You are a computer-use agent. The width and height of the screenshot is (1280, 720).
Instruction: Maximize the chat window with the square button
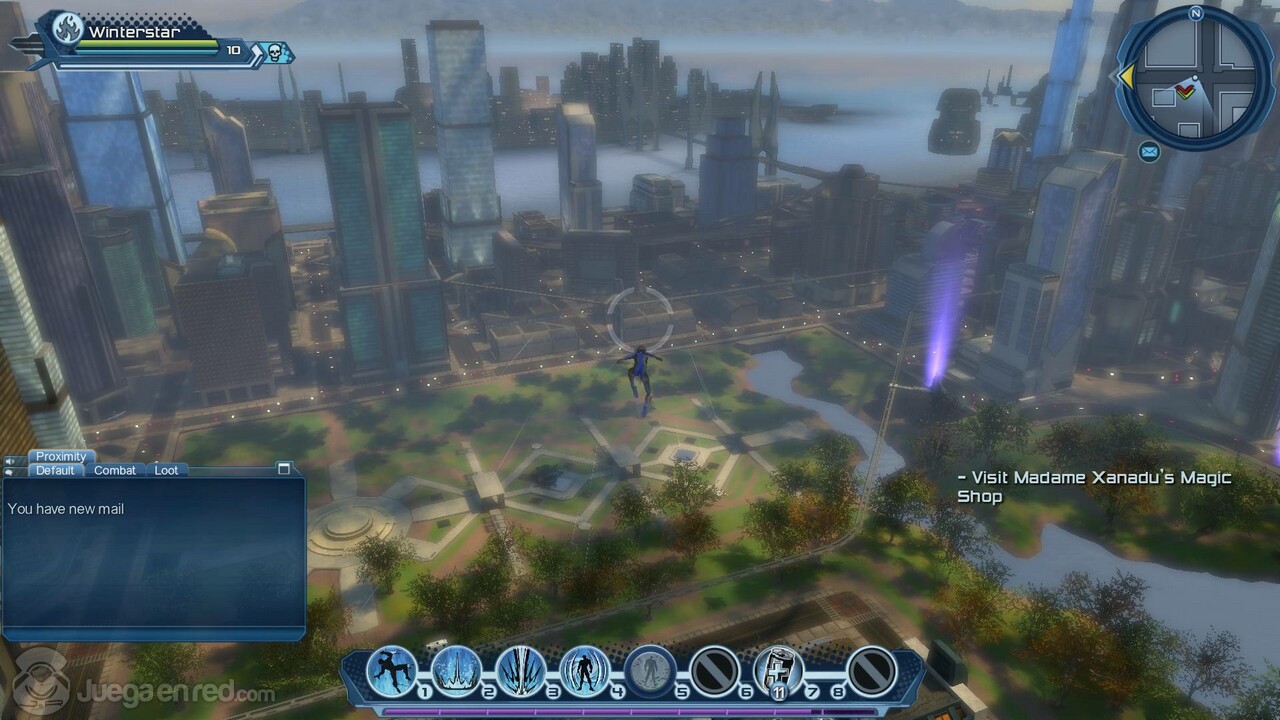point(284,469)
